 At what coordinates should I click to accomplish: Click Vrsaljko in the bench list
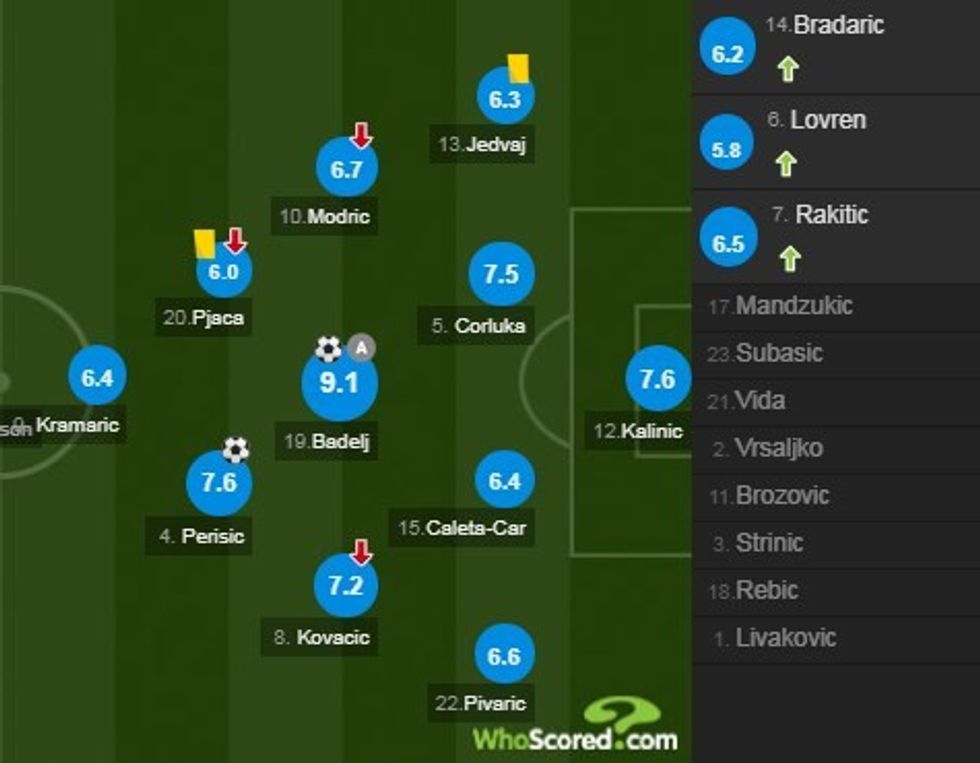pos(779,448)
